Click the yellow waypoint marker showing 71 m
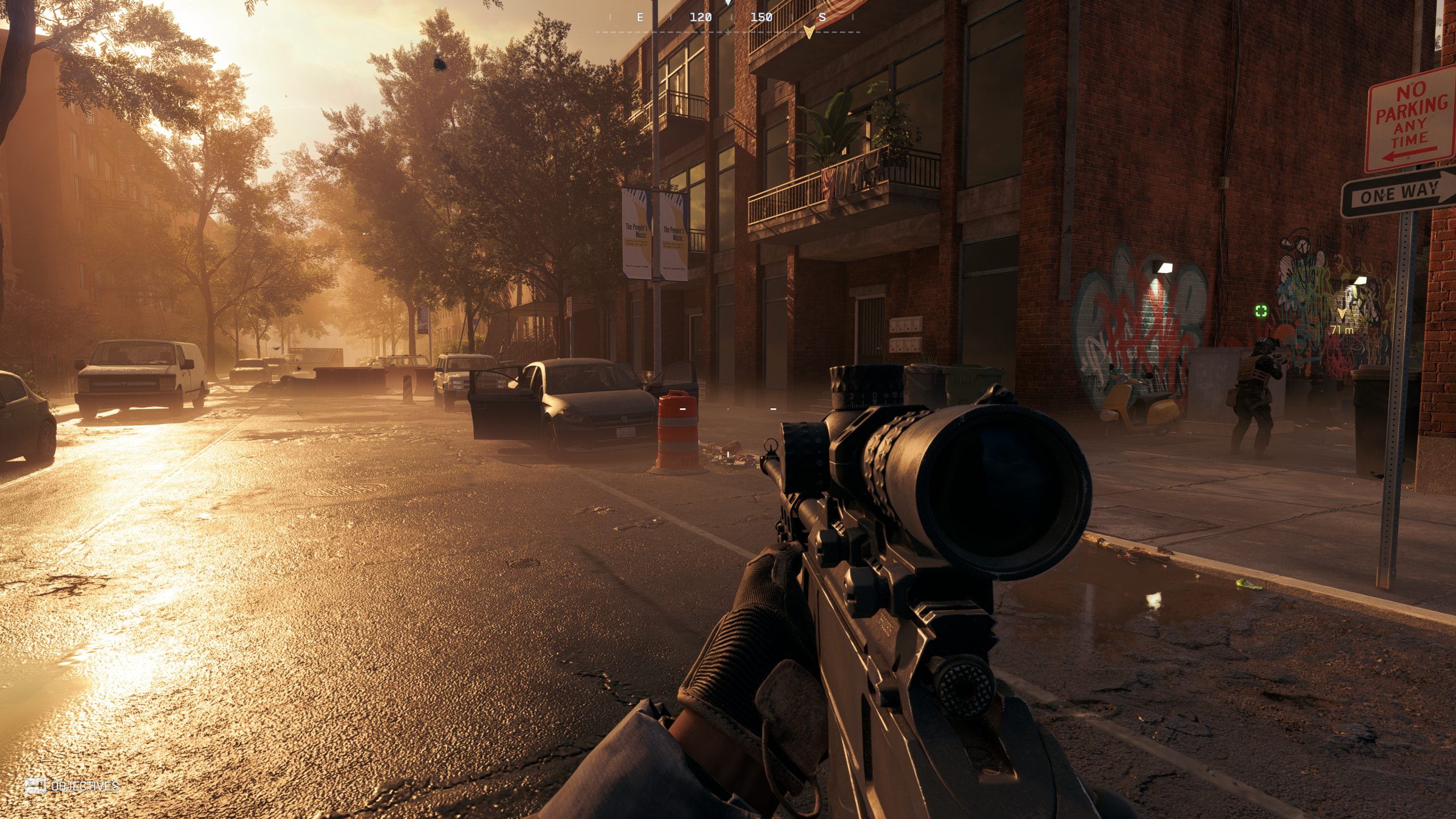 point(1342,313)
